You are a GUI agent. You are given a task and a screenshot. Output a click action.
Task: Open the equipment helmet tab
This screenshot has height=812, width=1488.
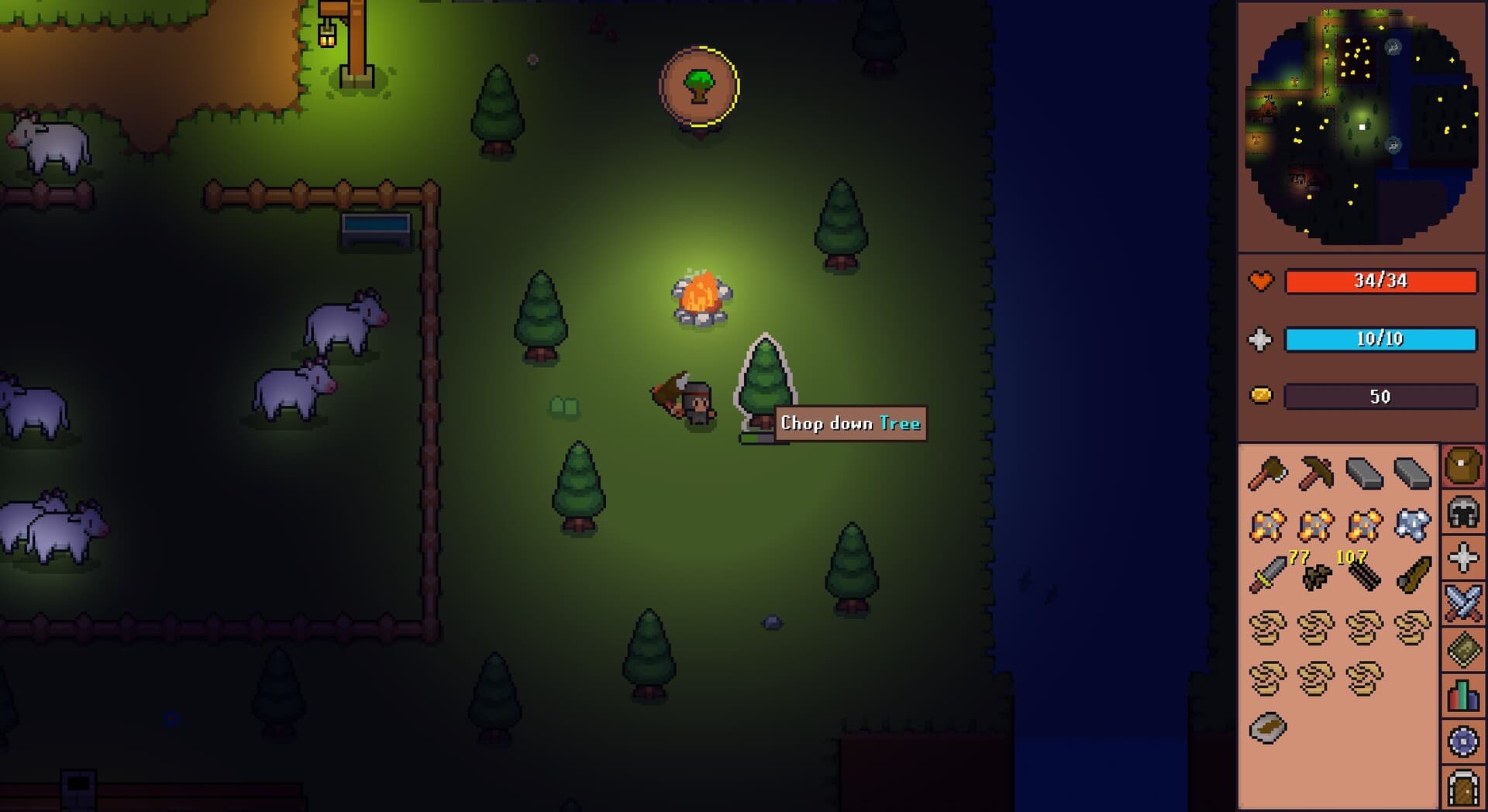point(1465,511)
